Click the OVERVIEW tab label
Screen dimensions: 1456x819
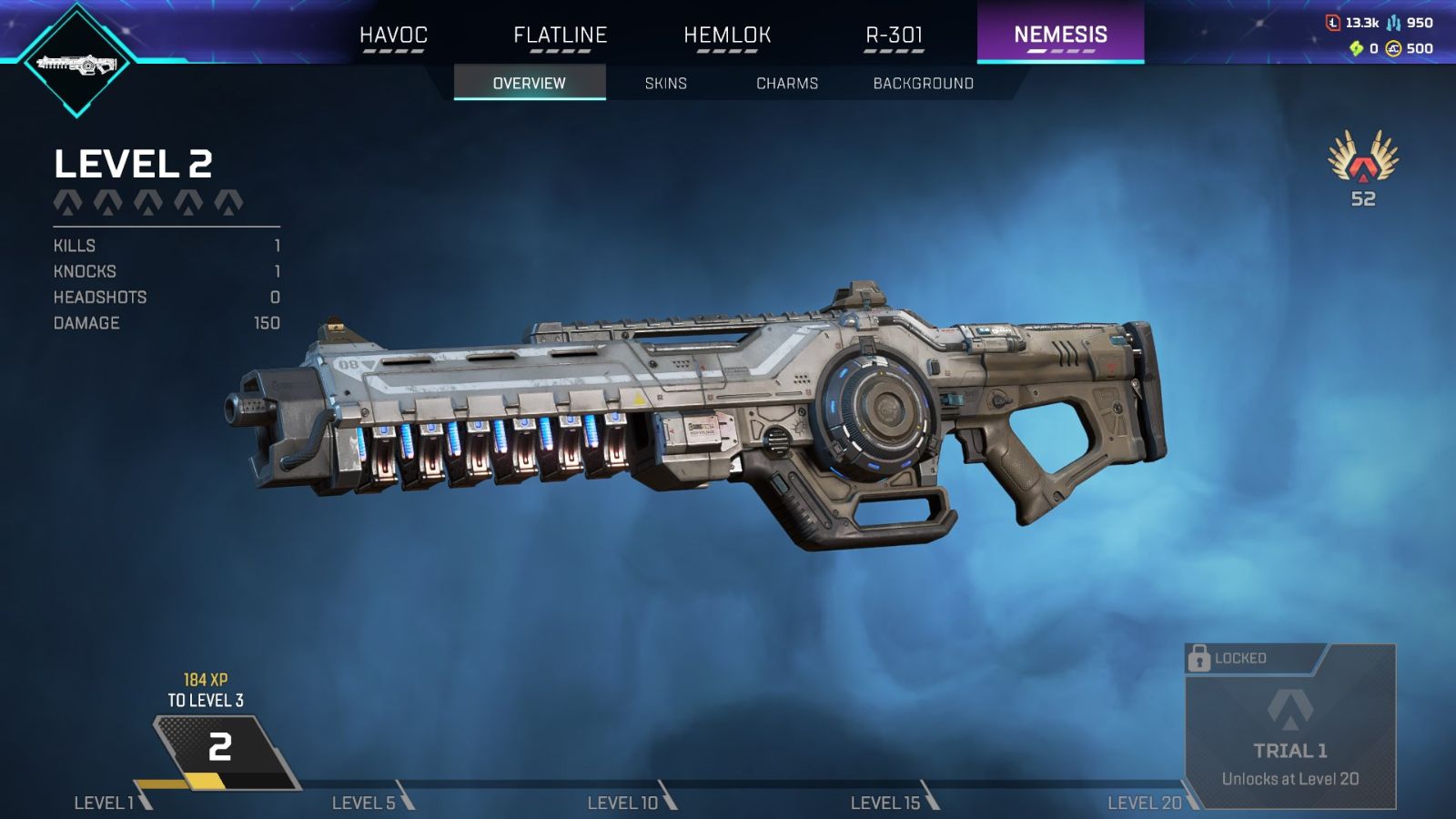click(531, 83)
